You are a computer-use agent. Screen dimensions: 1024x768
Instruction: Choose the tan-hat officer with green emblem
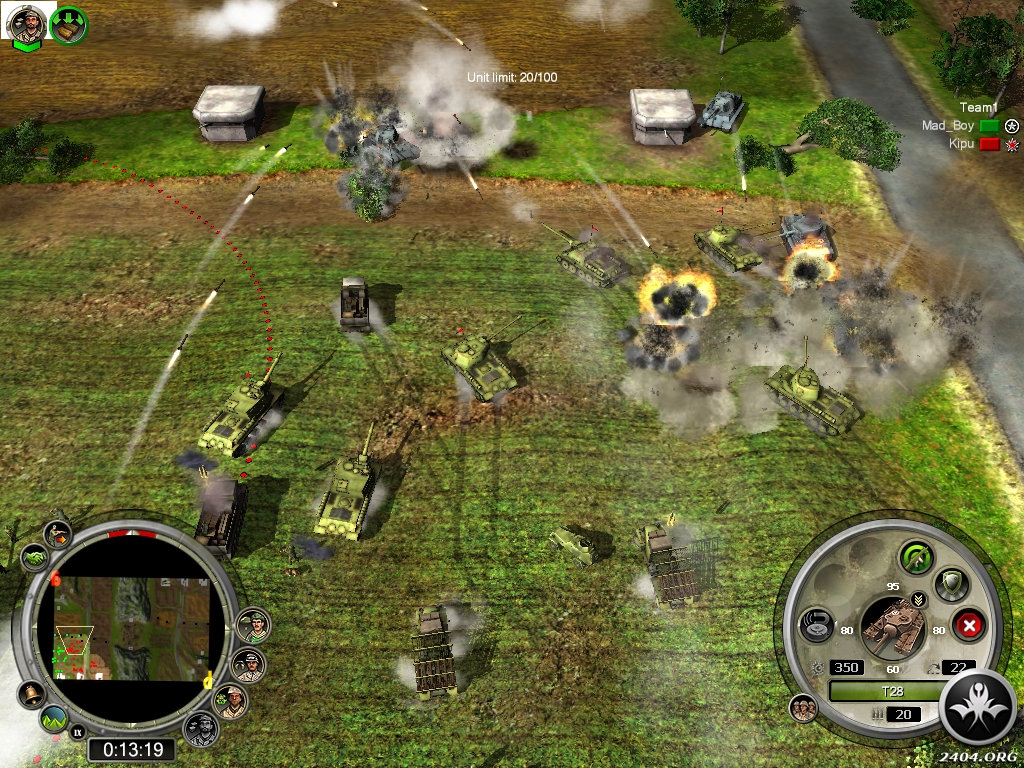click(232, 700)
